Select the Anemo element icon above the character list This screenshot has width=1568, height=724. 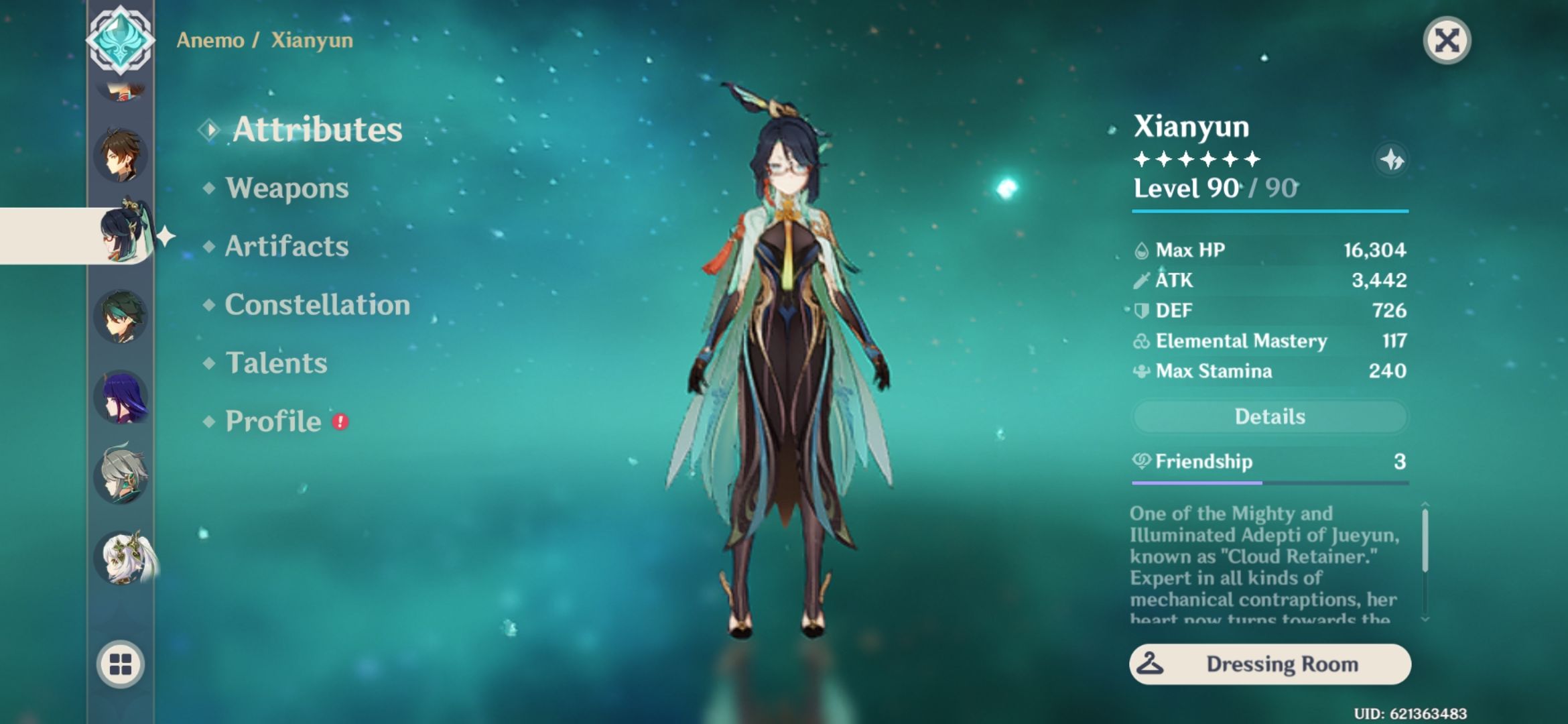(122, 40)
